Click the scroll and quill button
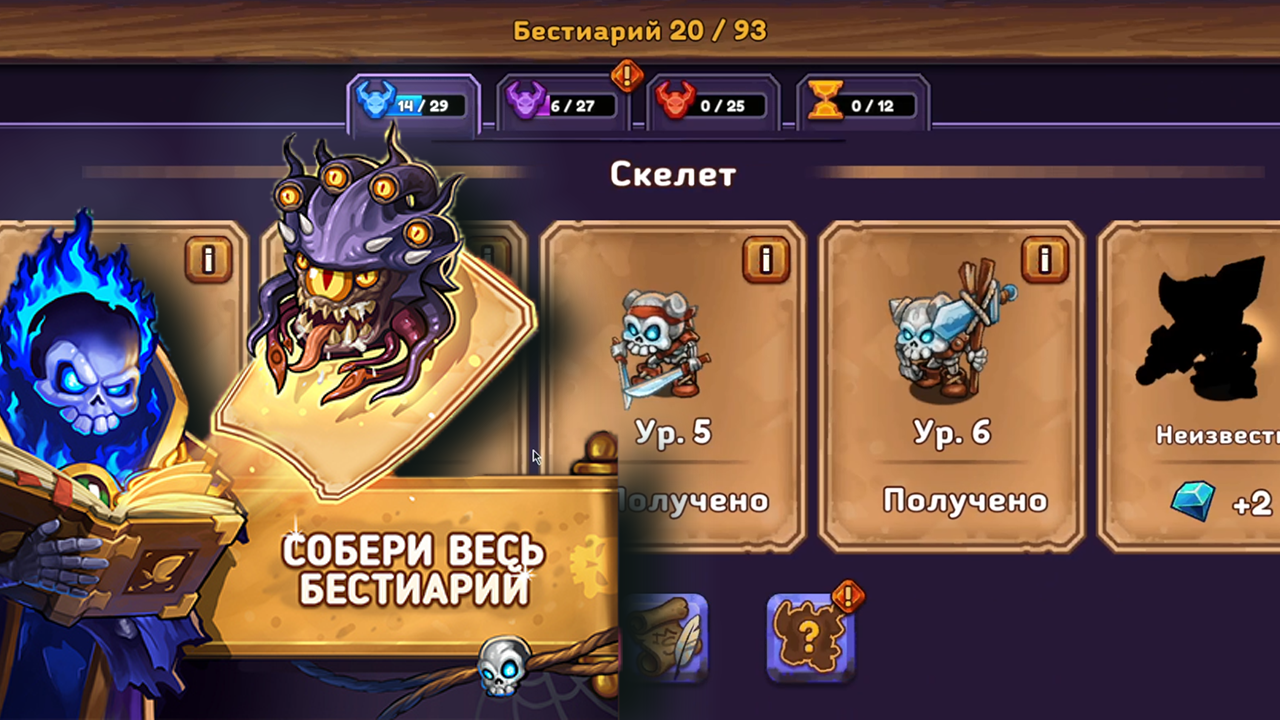The height and width of the screenshot is (720, 1280). click(x=668, y=637)
